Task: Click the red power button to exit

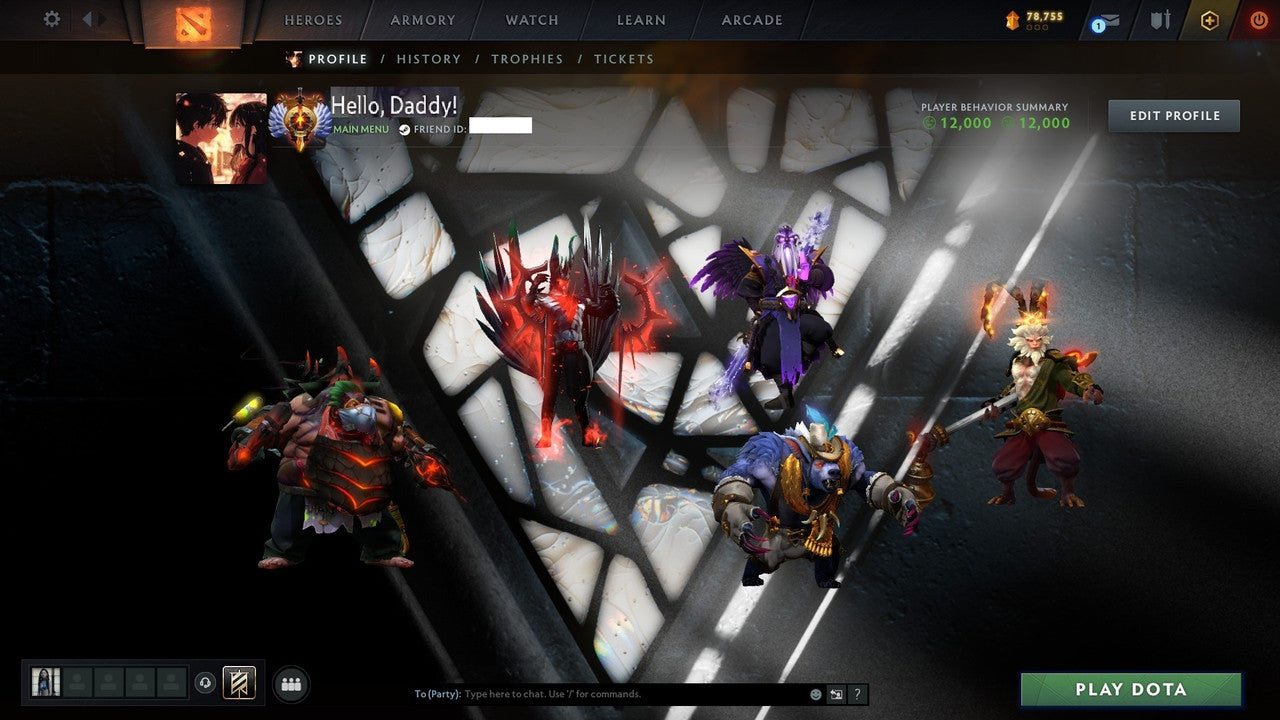Action: tap(1258, 19)
